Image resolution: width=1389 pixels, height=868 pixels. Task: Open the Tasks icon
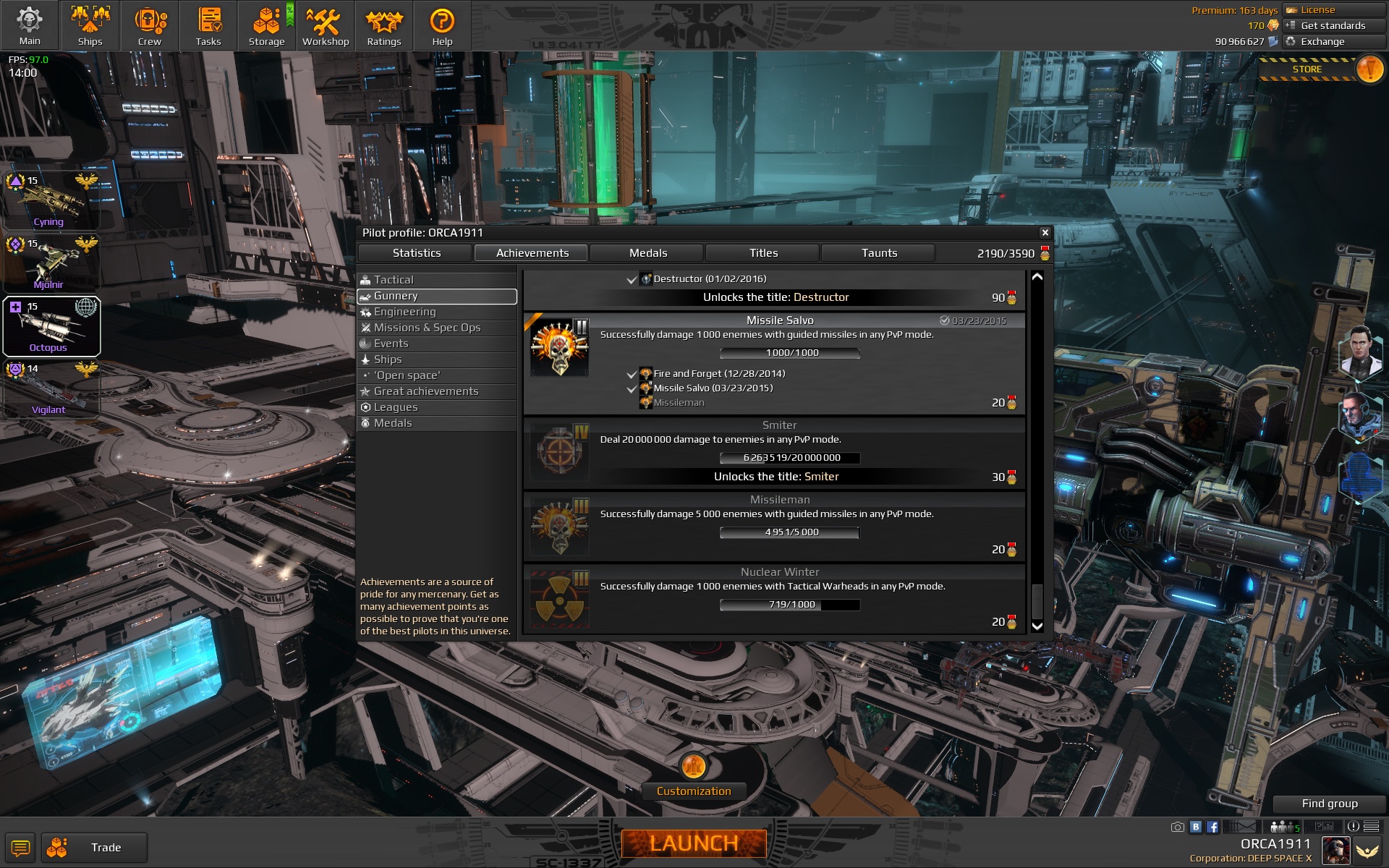tap(208, 25)
